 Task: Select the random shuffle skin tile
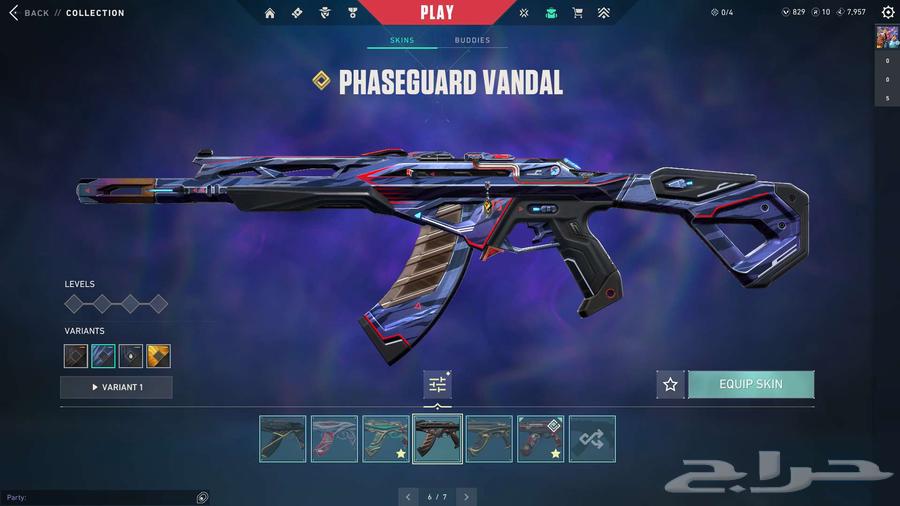point(592,439)
